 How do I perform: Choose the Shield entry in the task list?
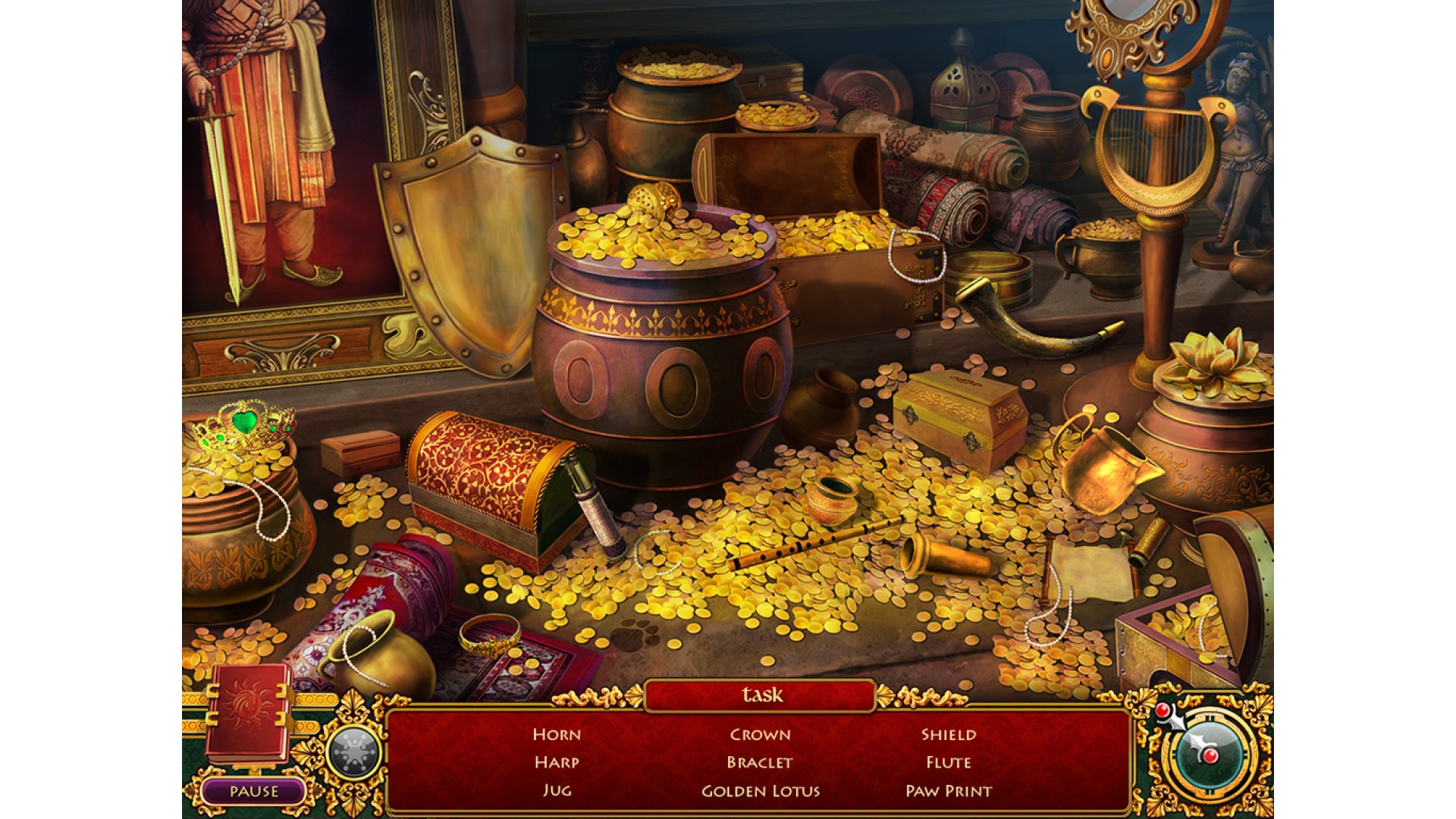(x=949, y=734)
